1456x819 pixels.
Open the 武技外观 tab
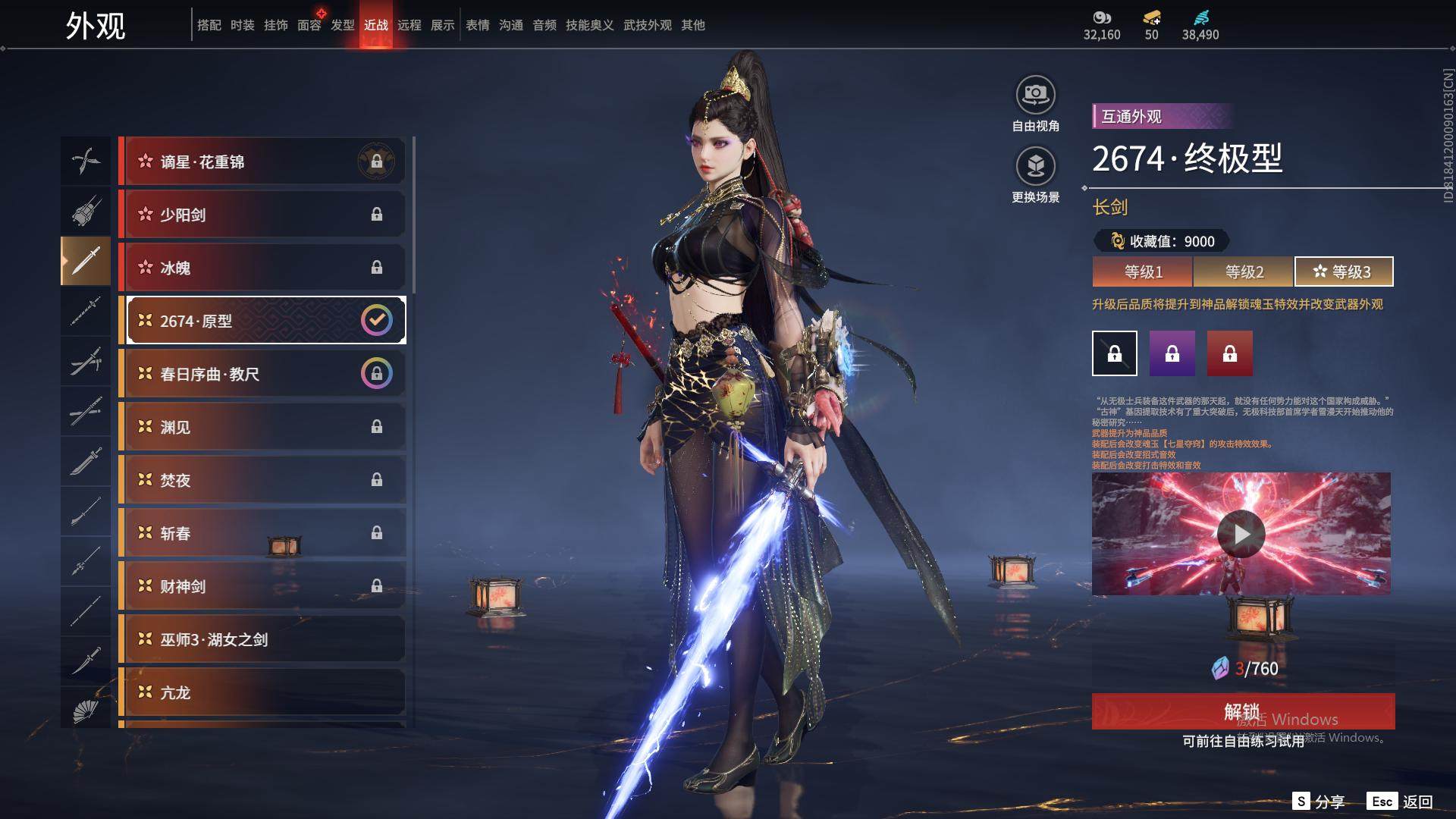(647, 25)
